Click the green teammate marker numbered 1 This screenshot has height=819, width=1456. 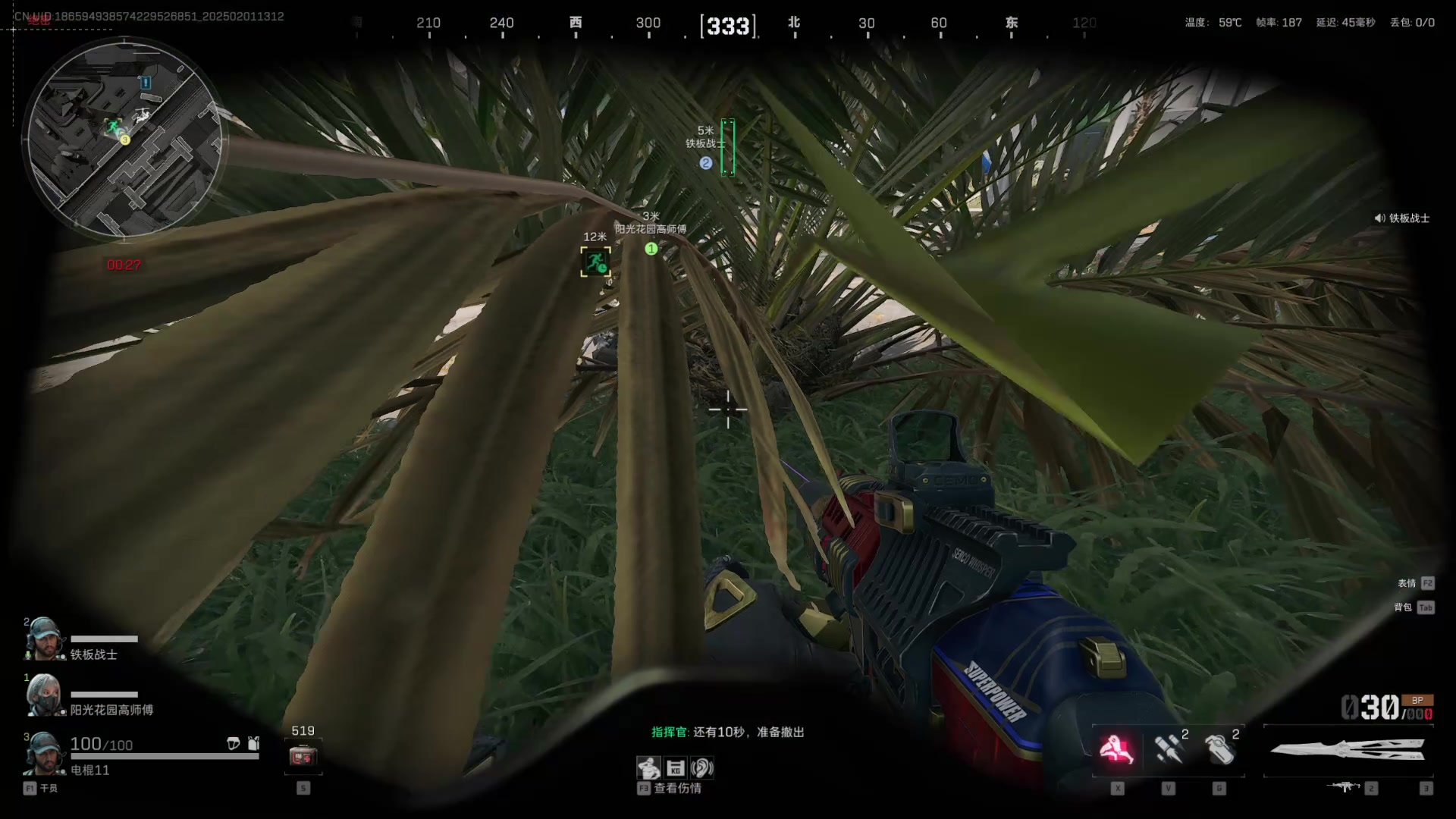(651, 249)
